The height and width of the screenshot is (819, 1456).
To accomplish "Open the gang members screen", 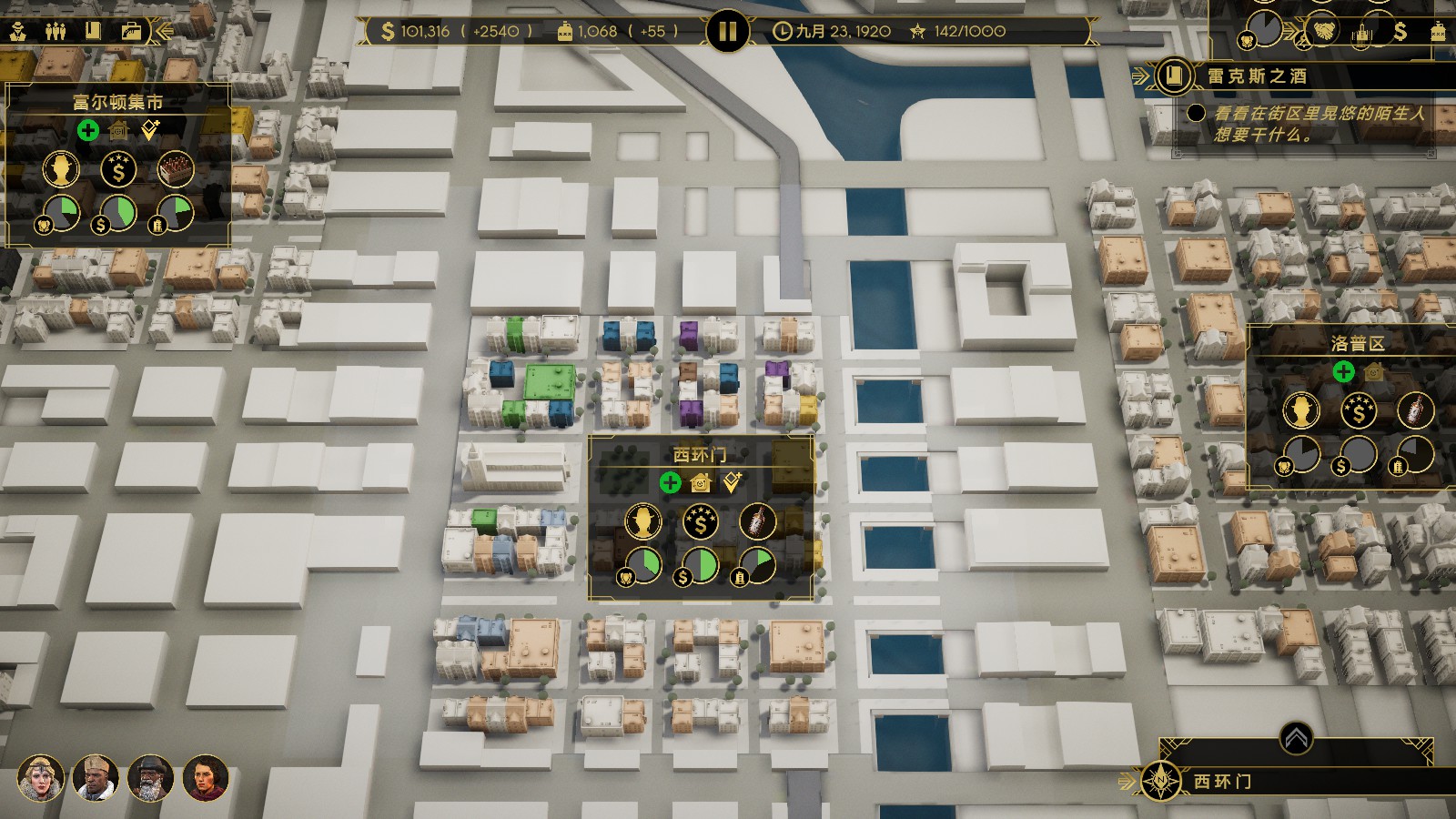I will (56, 30).
